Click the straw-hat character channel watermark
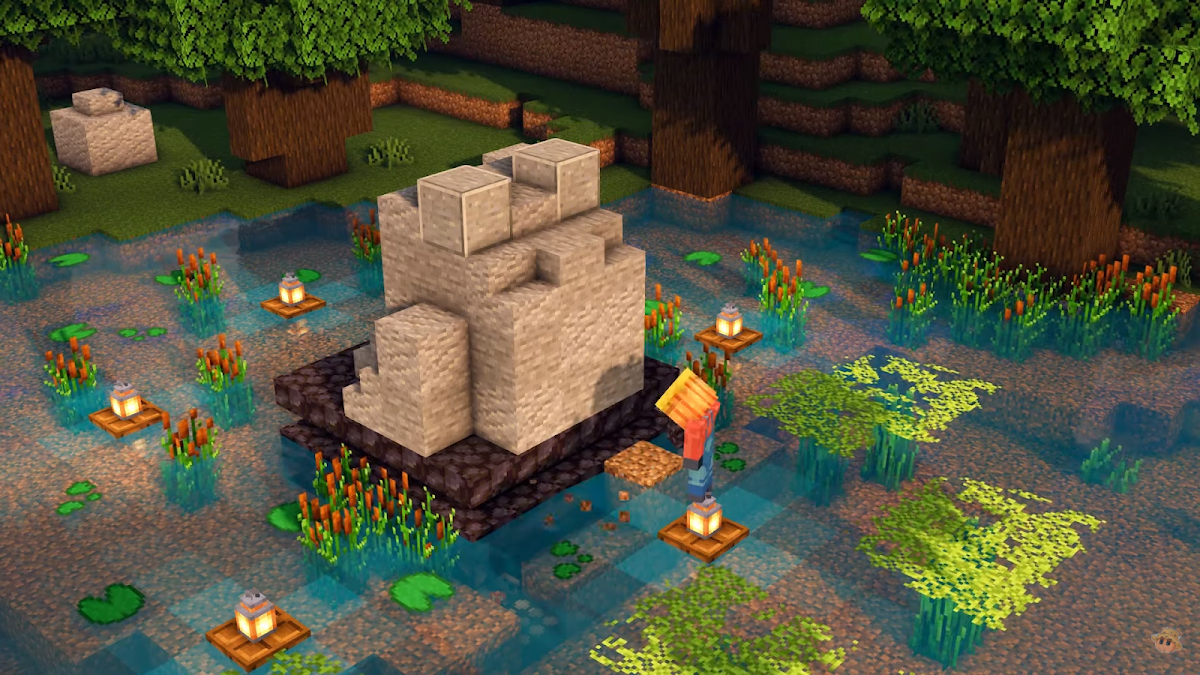The height and width of the screenshot is (675, 1200). pos(1165,641)
